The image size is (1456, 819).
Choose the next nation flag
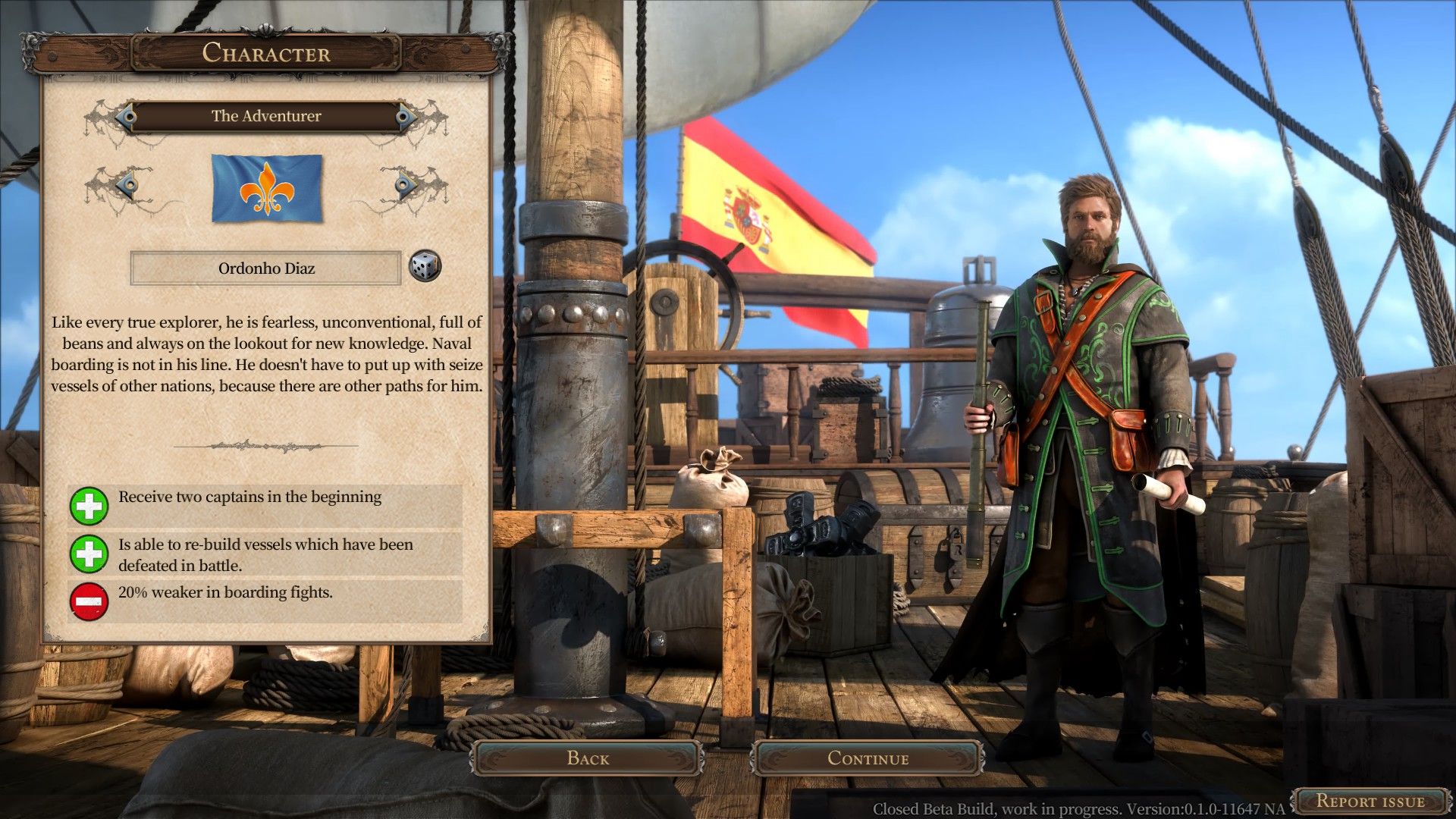(406, 184)
